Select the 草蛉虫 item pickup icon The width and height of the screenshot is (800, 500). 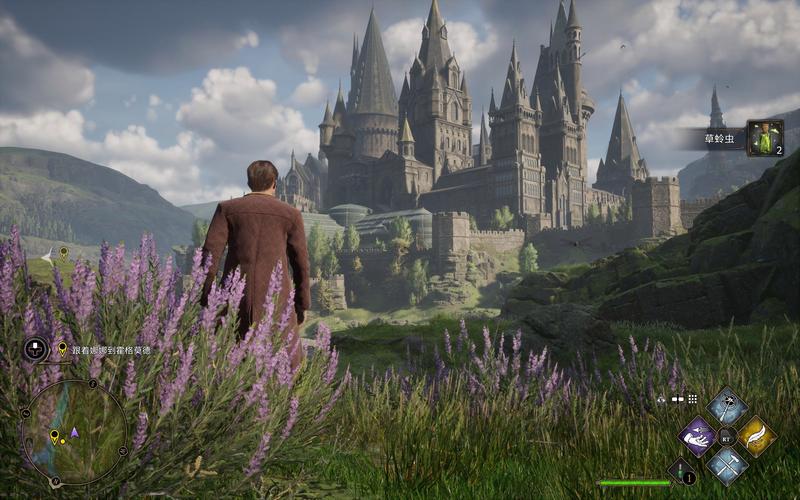click(764, 138)
